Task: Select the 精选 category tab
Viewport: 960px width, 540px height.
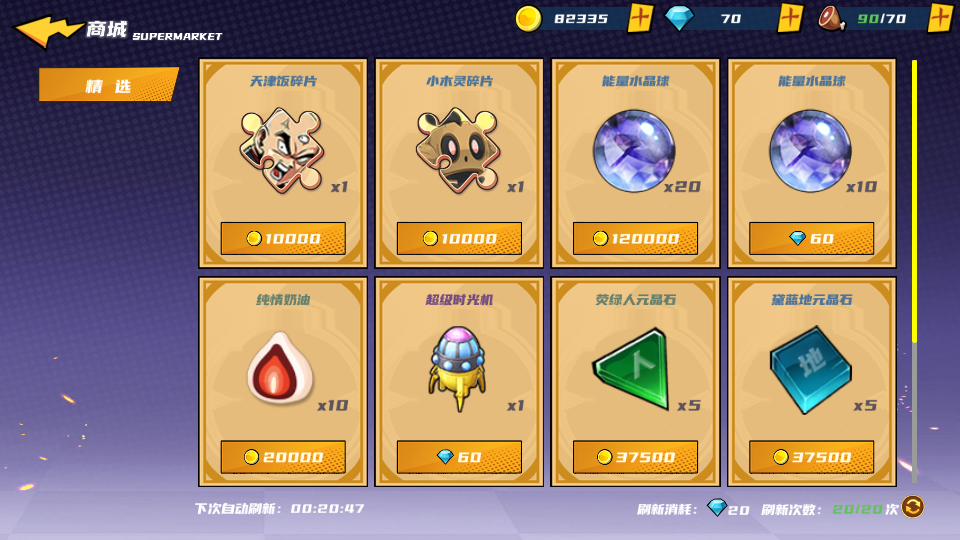Action: pyautogui.click(x=108, y=86)
